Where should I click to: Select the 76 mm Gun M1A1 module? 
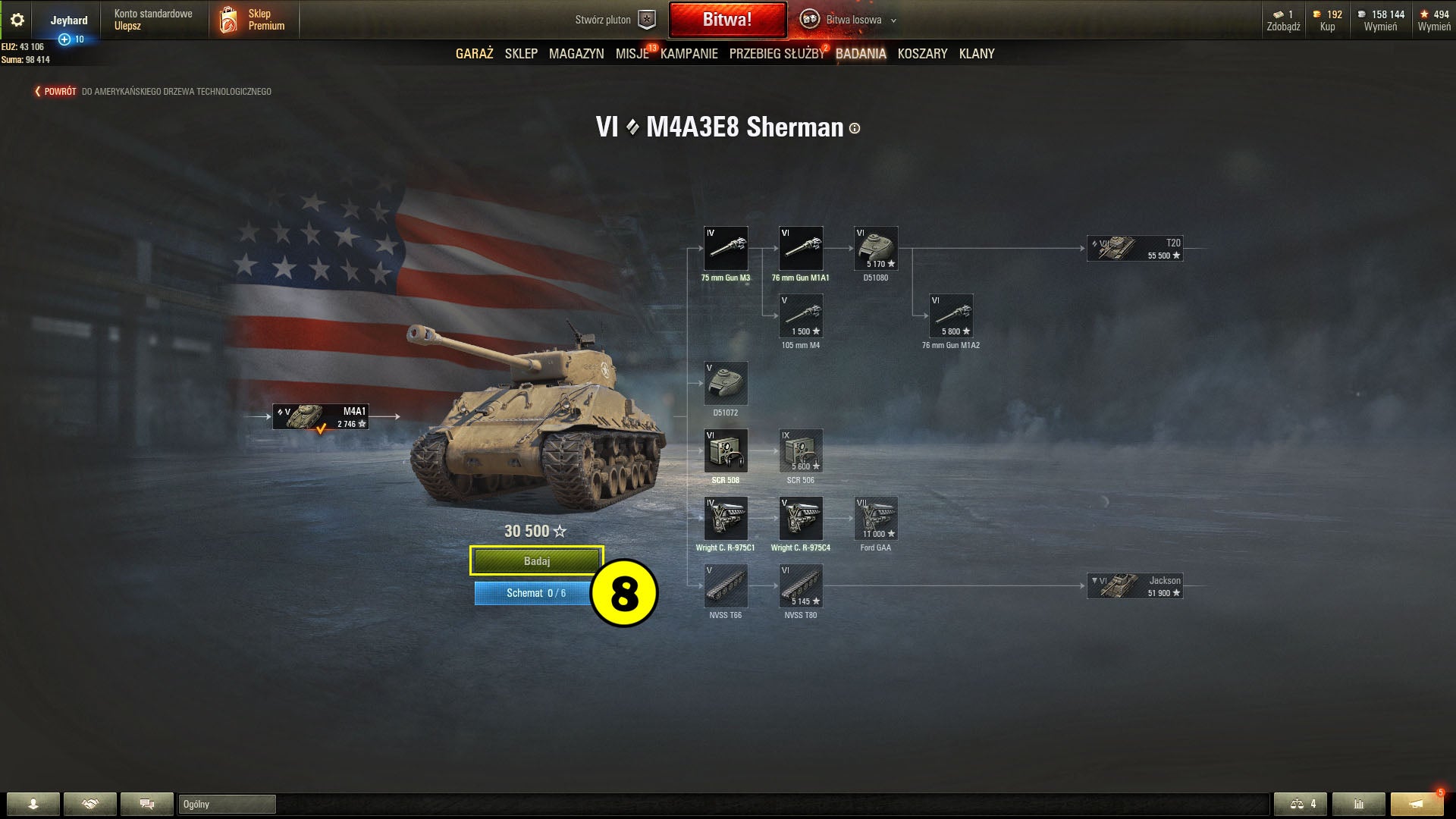tap(801, 248)
